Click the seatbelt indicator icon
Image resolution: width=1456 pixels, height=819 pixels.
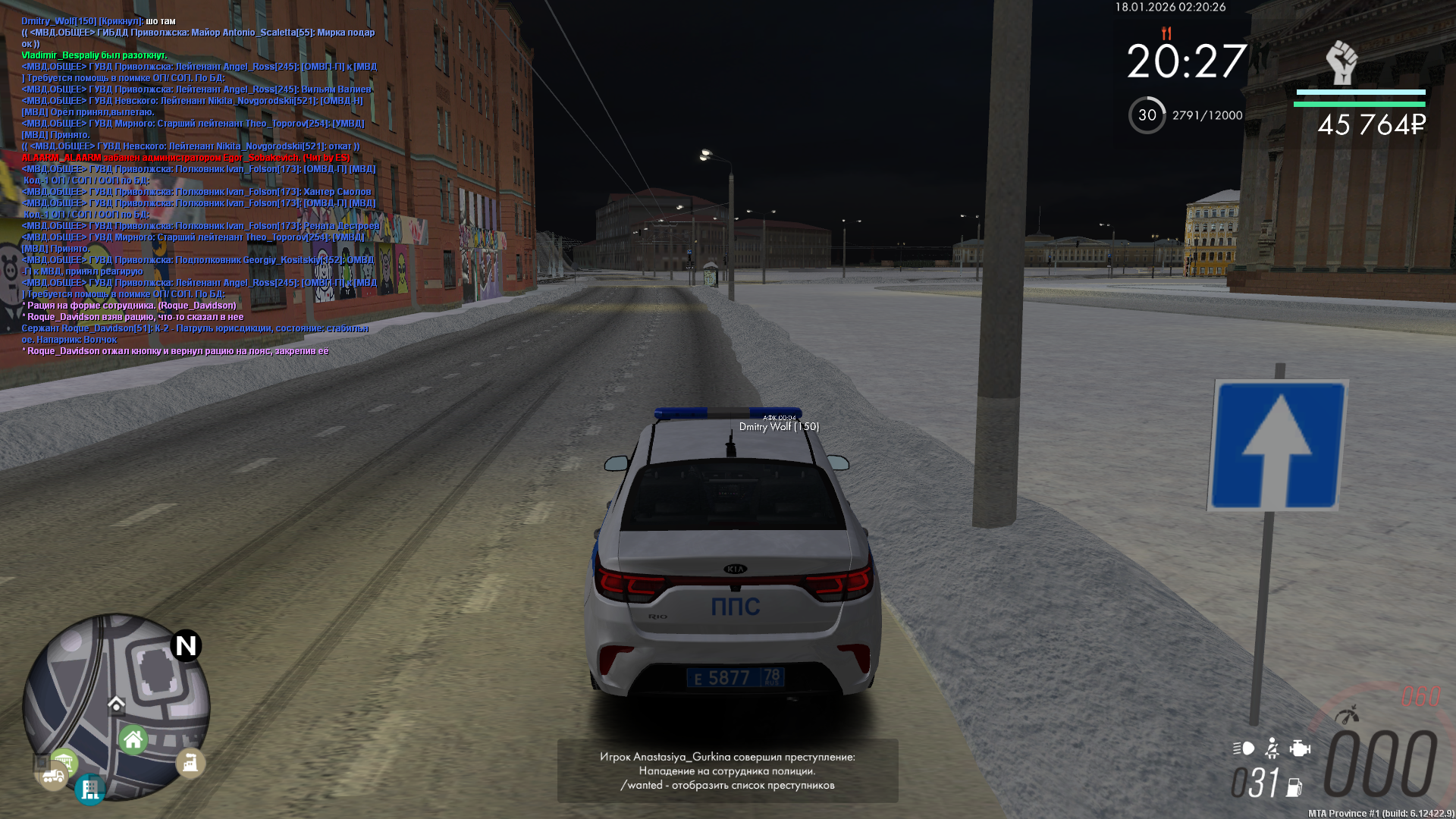pyautogui.click(x=1272, y=749)
